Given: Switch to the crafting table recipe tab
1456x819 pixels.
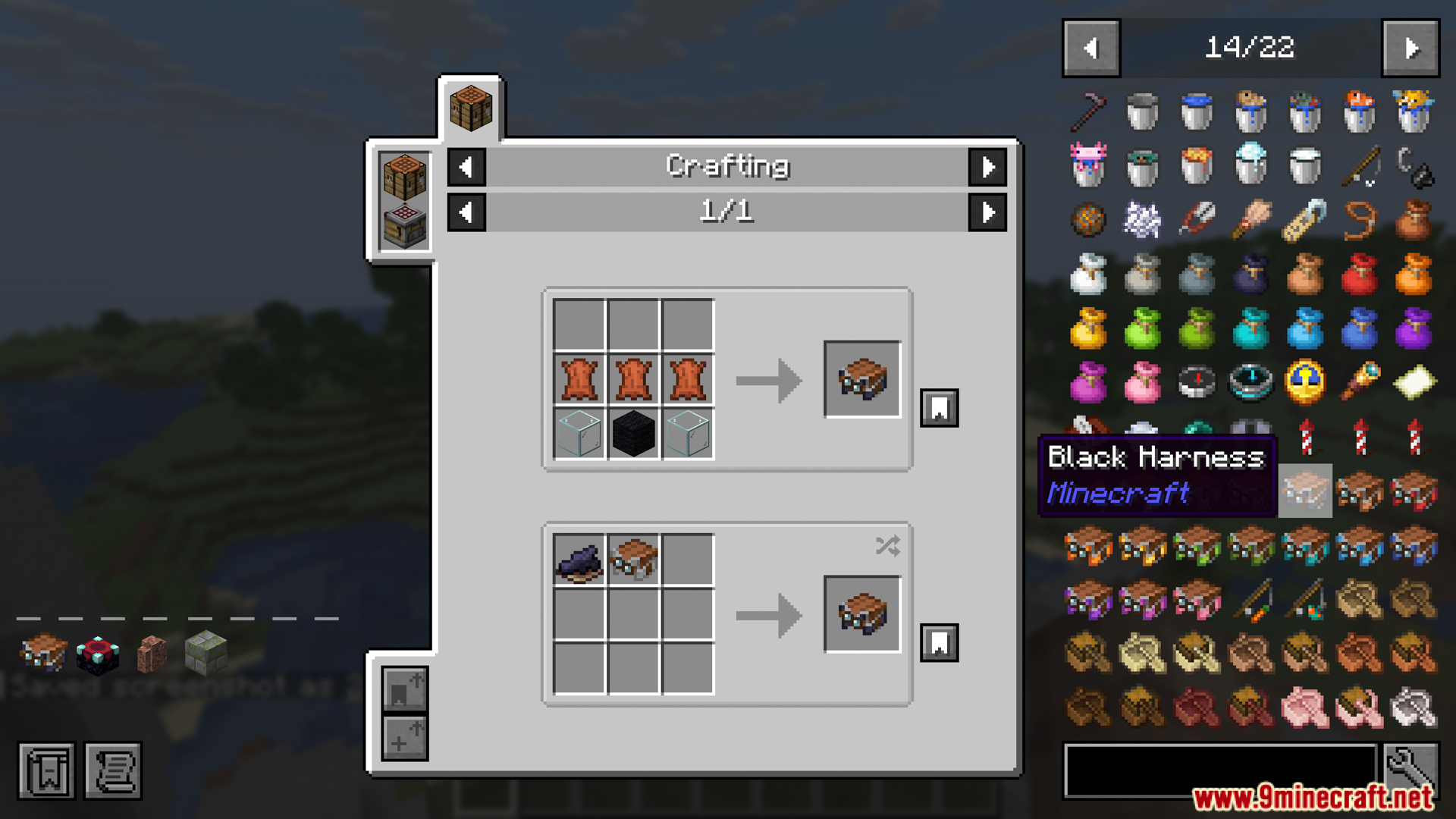Looking at the screenshot, I should click(472, 106).
